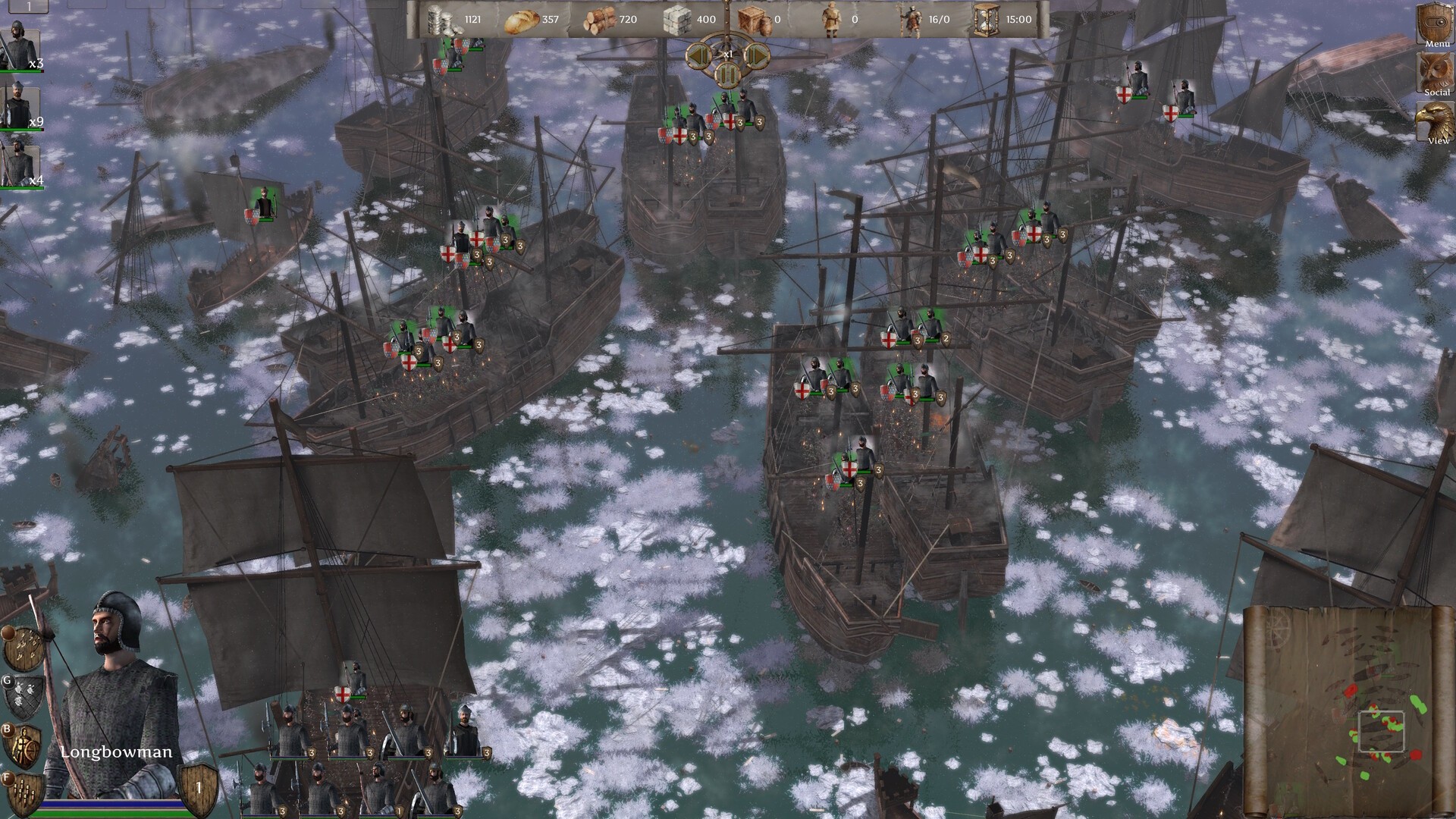Image resolution: width=1456 pixels, height=819 pixels.
Task: Speed up game speed
Action: [x=756, y=55]
